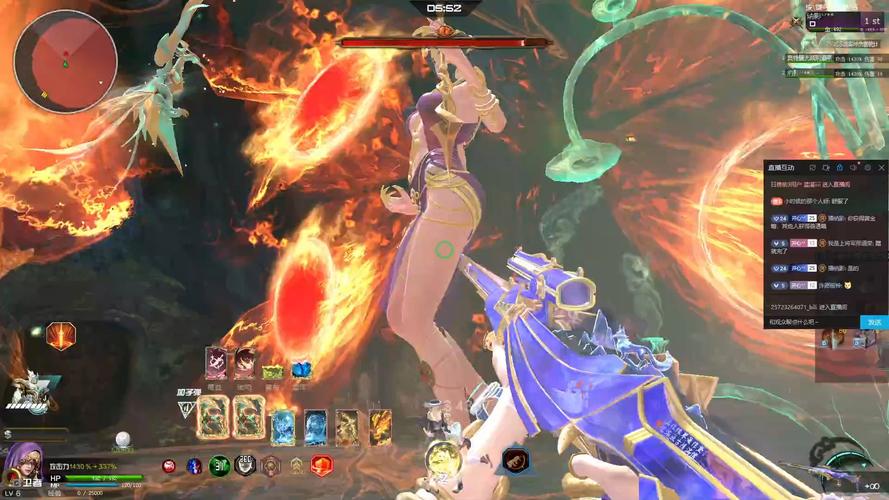Choose the golden flame card
Viewport: 889px width, 500px height.
380,427
